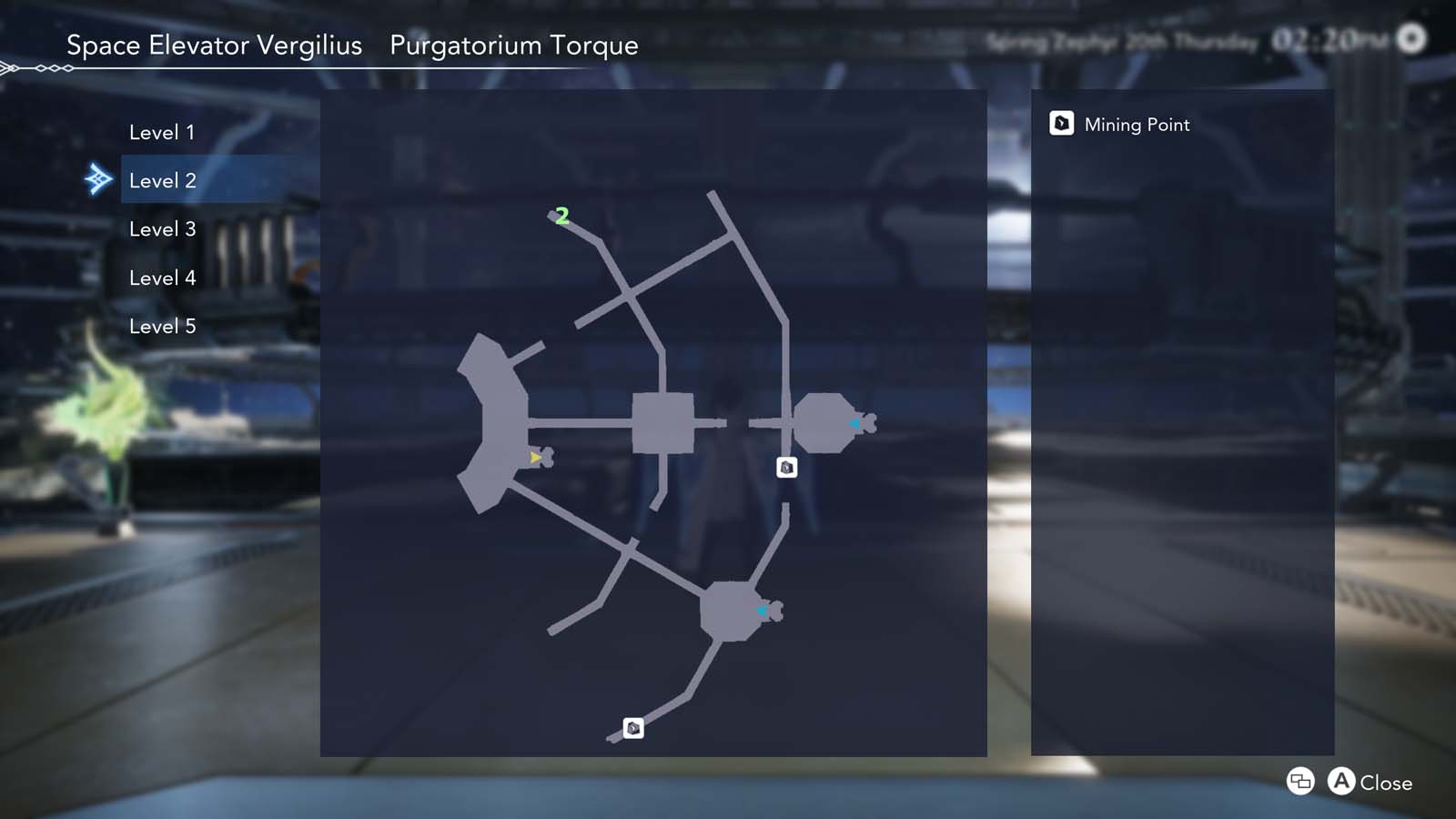Click the Mining Point legend icon

pyautogui.click(x=1062, y=123)
